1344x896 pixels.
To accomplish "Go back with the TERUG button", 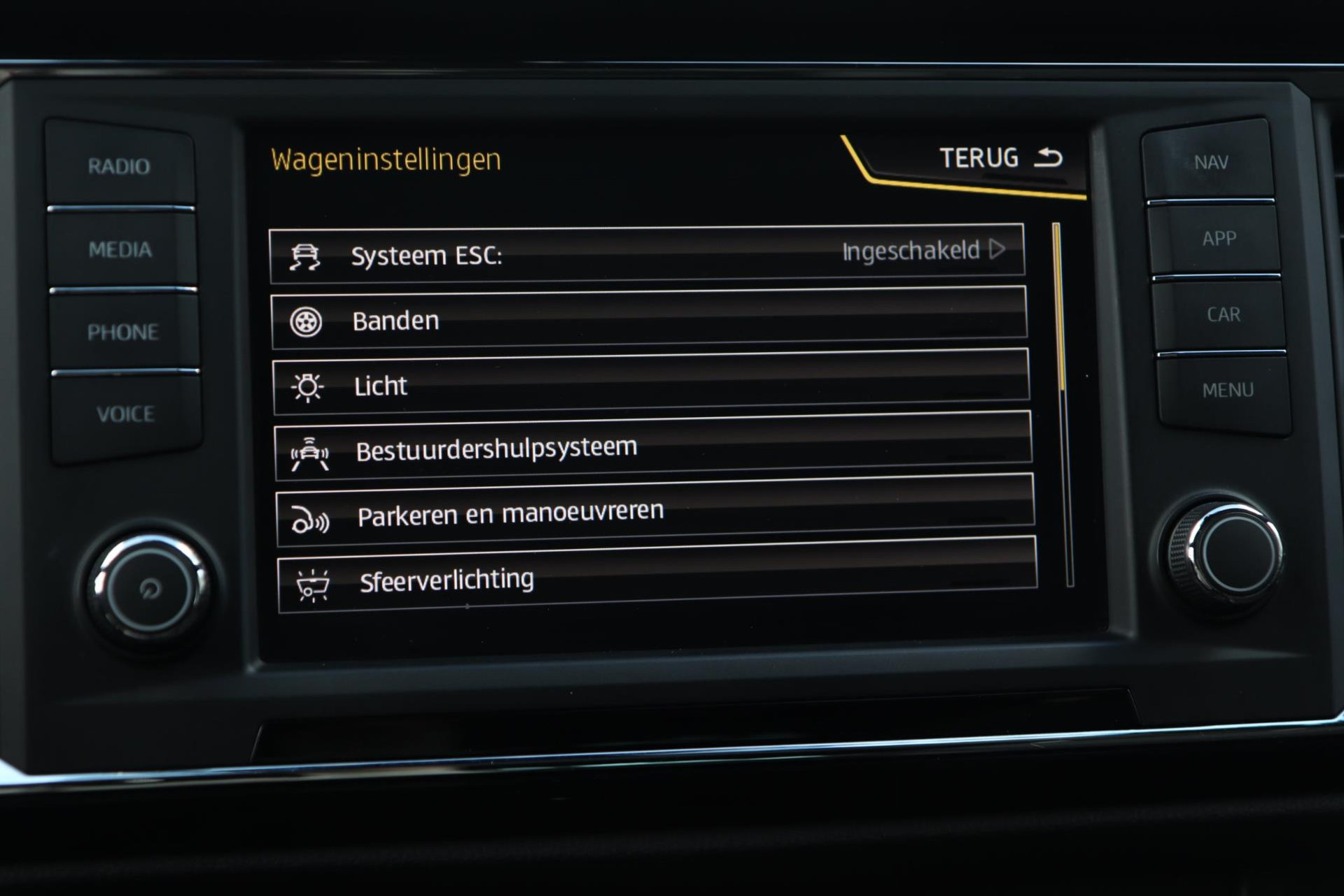I will pos(999,158).
